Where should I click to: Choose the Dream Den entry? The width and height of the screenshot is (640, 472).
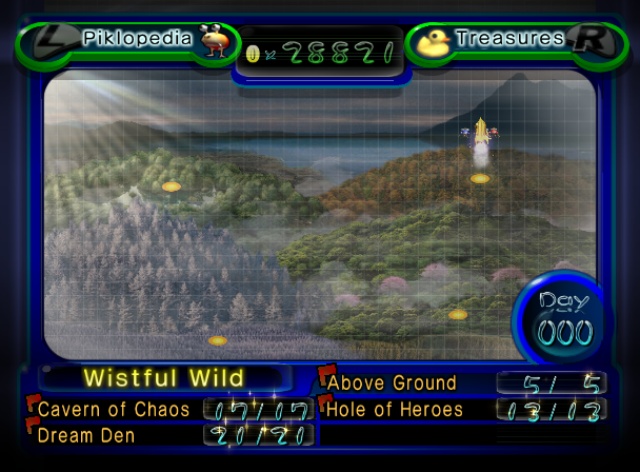[85, 435]
